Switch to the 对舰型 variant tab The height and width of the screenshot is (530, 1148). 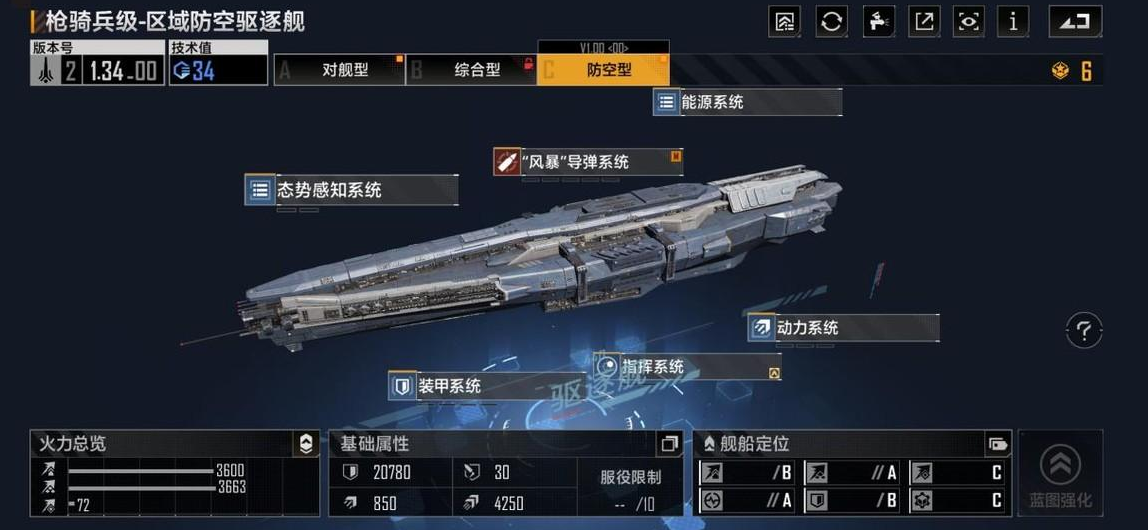click(x=340, y=70)
